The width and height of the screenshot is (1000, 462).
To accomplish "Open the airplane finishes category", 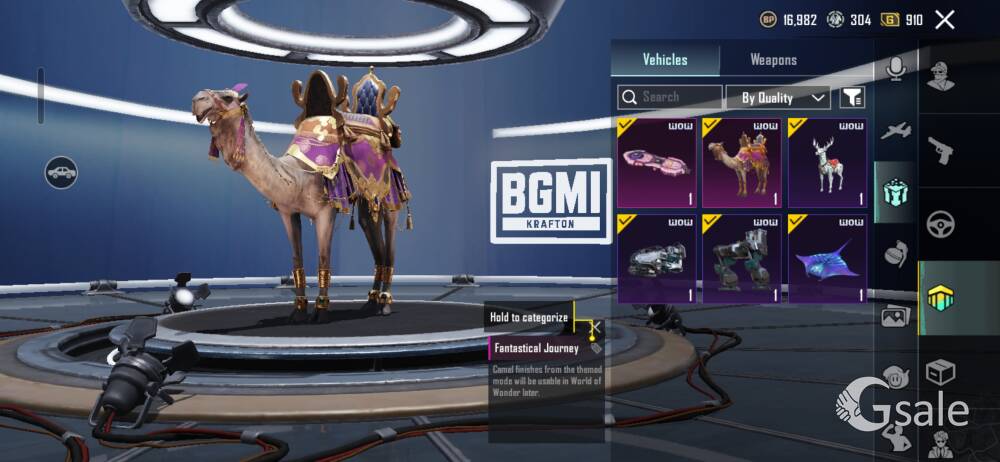I will 895,130.
